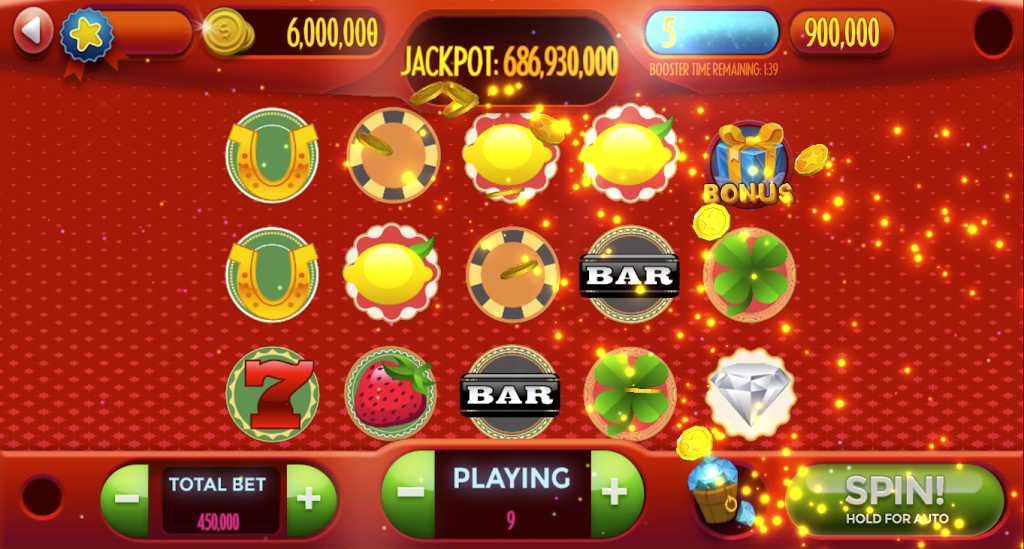Open the gold coin balance
Viewport: 1024px width, 549px height.
[x=296, y=34]
